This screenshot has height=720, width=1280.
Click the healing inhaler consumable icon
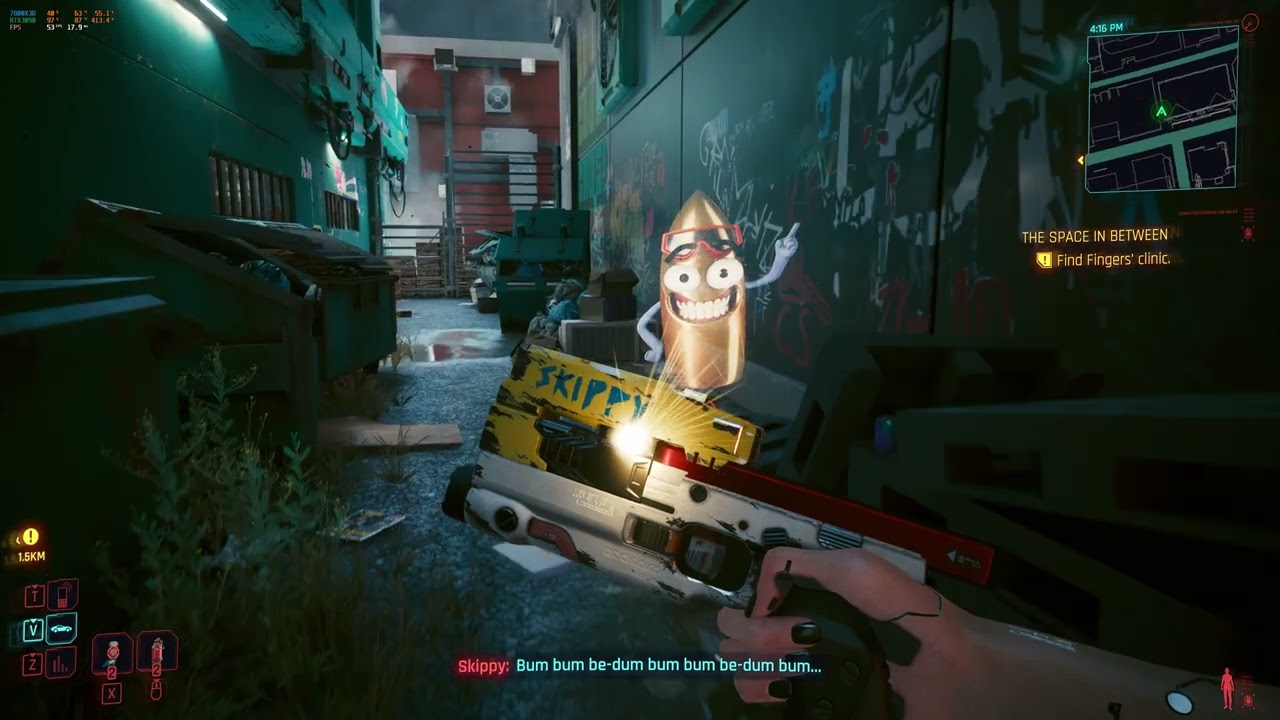158,653
